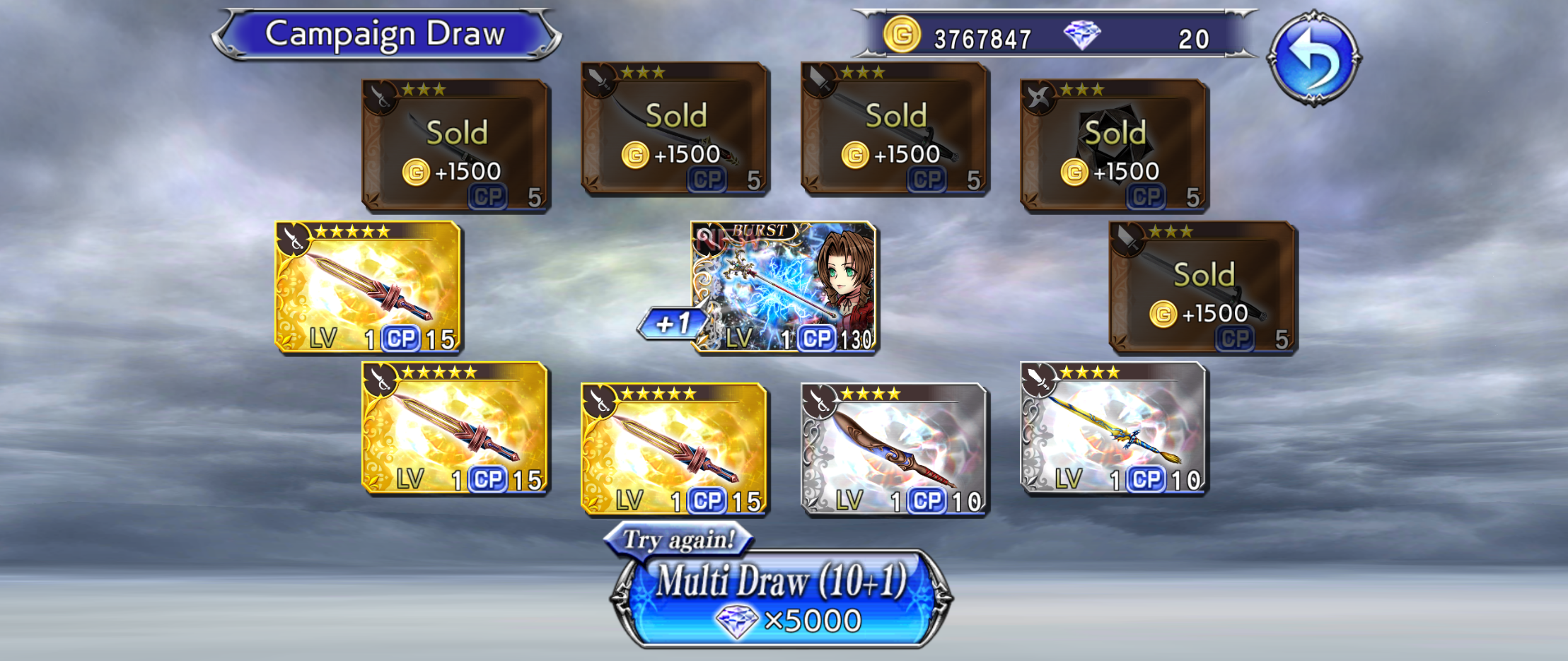Choose the four-star curved brown blade card
Image resolution: width=1568 pixels, height=661 pixels.
(x=893, y=449)
